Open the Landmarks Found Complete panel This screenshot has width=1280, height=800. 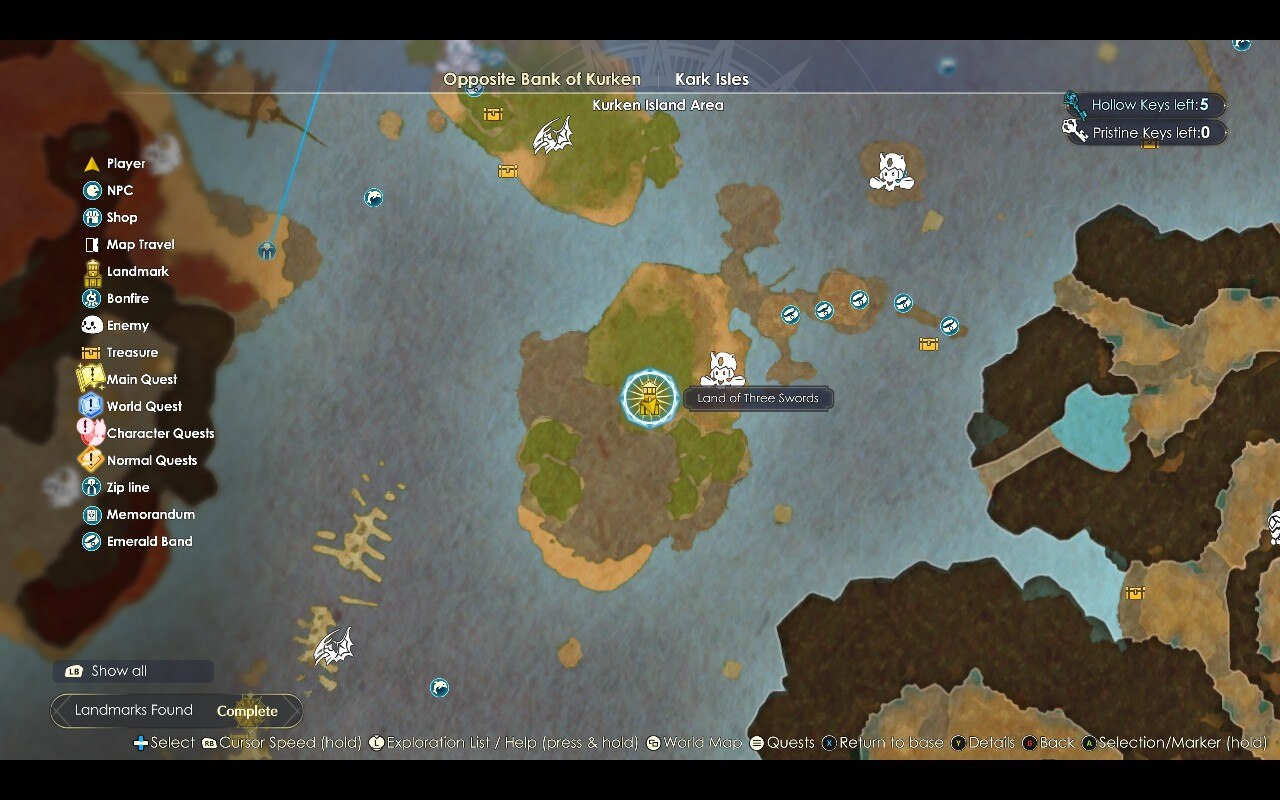pyautogui.click(x=176, y=711)
